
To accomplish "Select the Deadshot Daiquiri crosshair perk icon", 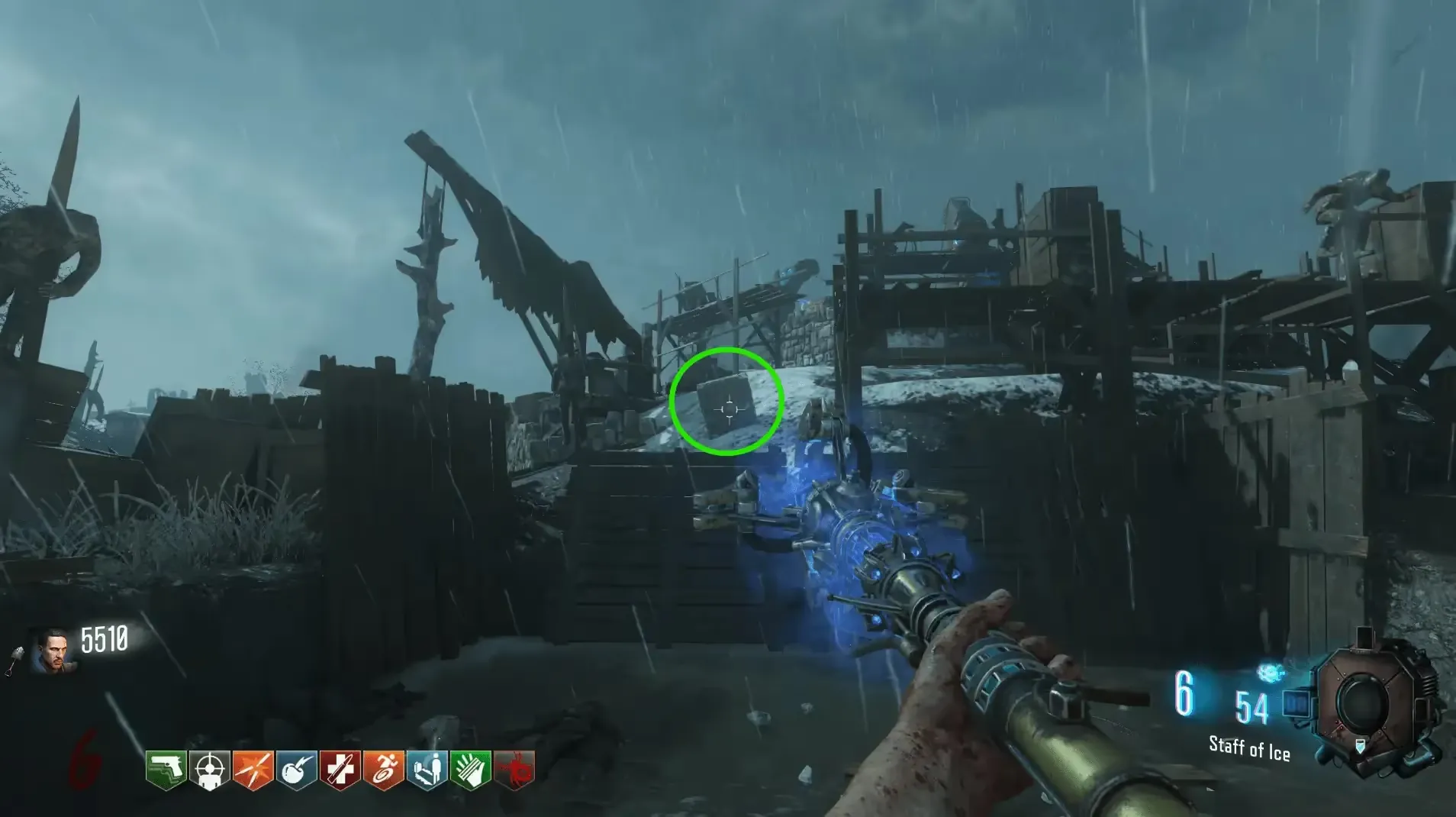I will (209, 770).
